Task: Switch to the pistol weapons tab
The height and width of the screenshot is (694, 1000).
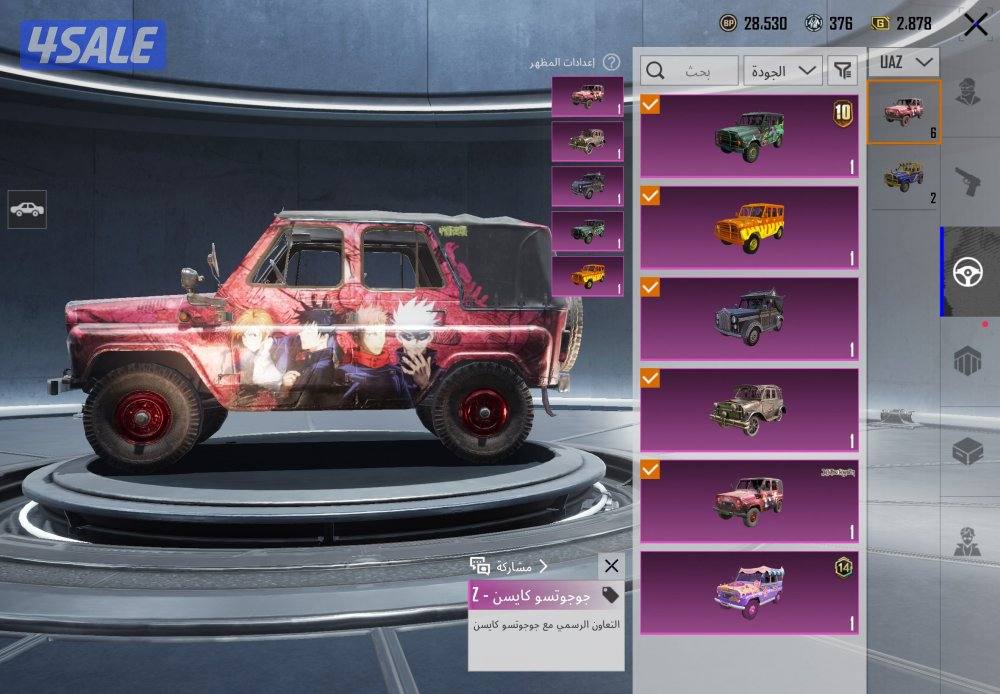Action: click(x=968, y=182)
